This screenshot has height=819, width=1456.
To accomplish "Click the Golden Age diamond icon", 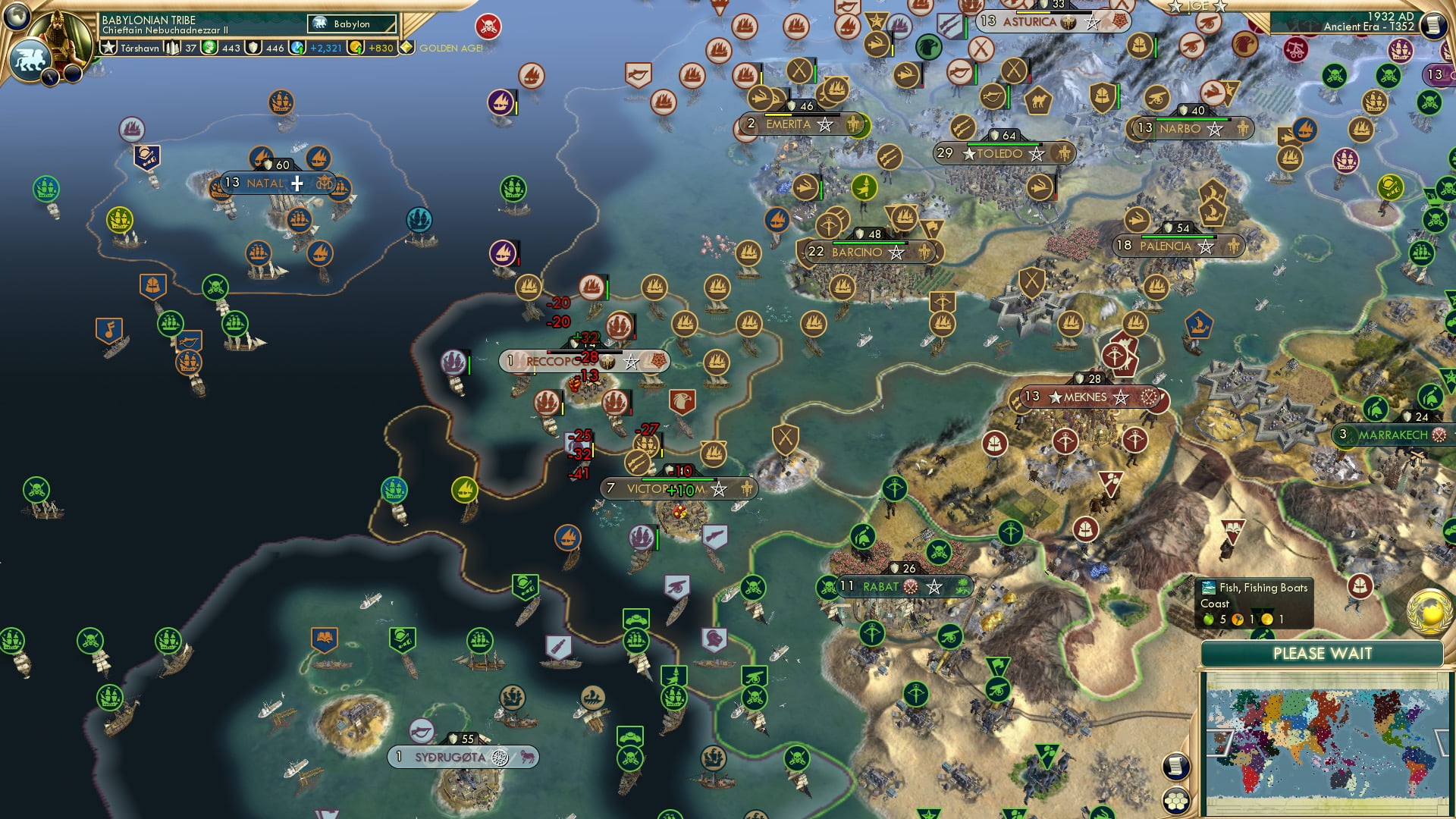I will click(407, 47).
